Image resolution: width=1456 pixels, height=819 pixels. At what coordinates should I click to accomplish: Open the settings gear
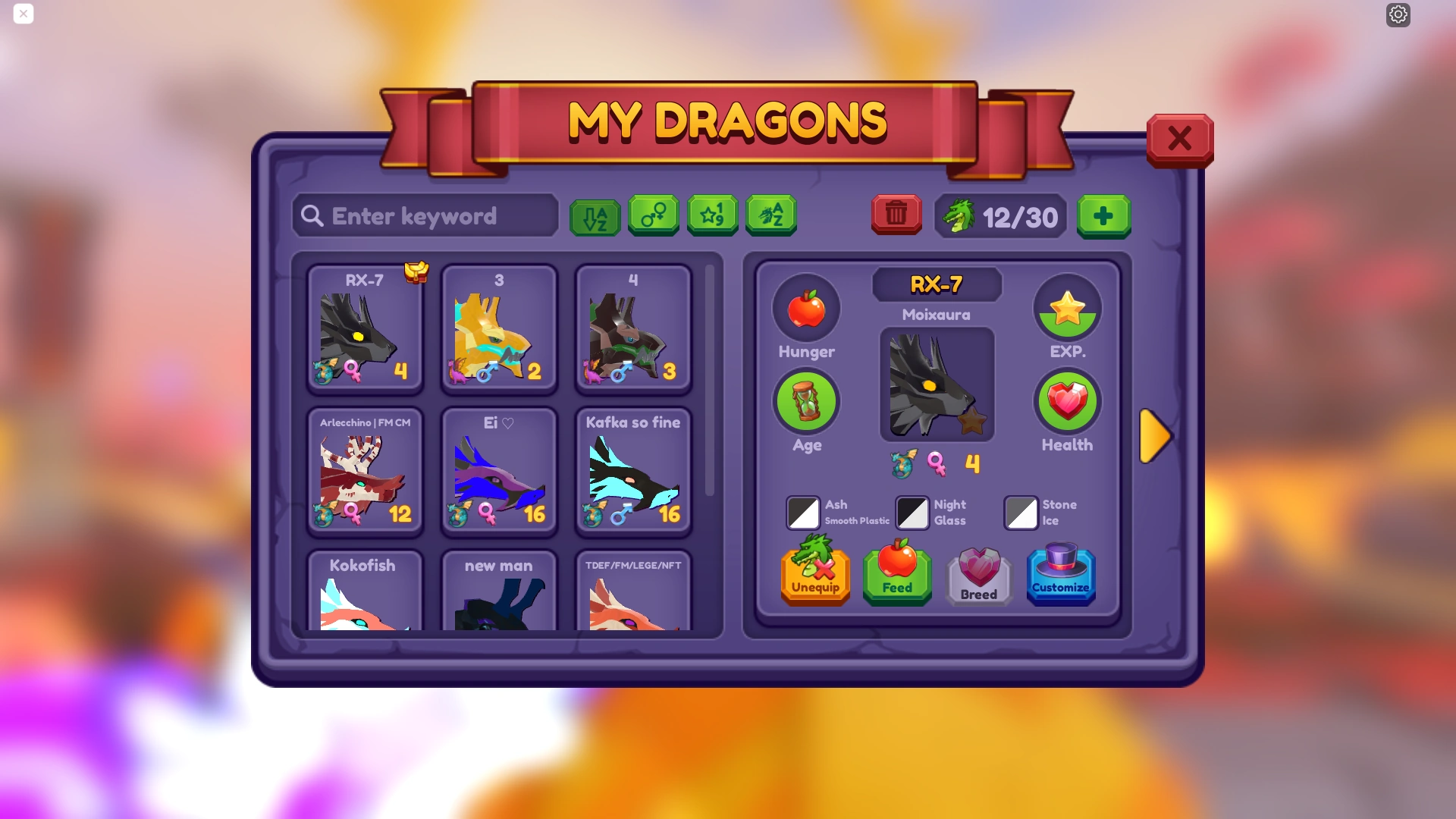click(1398, 14)
